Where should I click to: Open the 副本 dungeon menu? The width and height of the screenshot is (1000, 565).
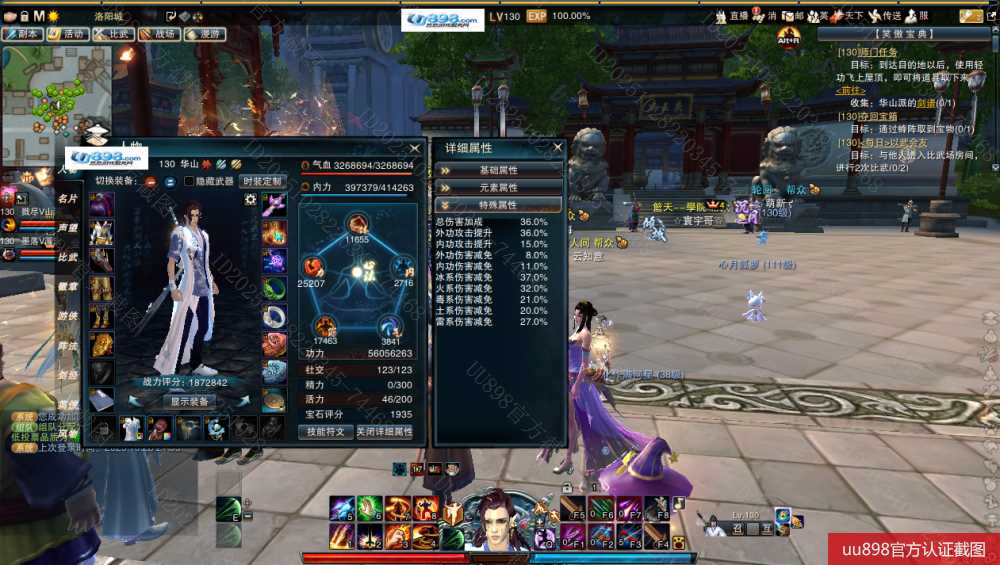click(23, 34)
